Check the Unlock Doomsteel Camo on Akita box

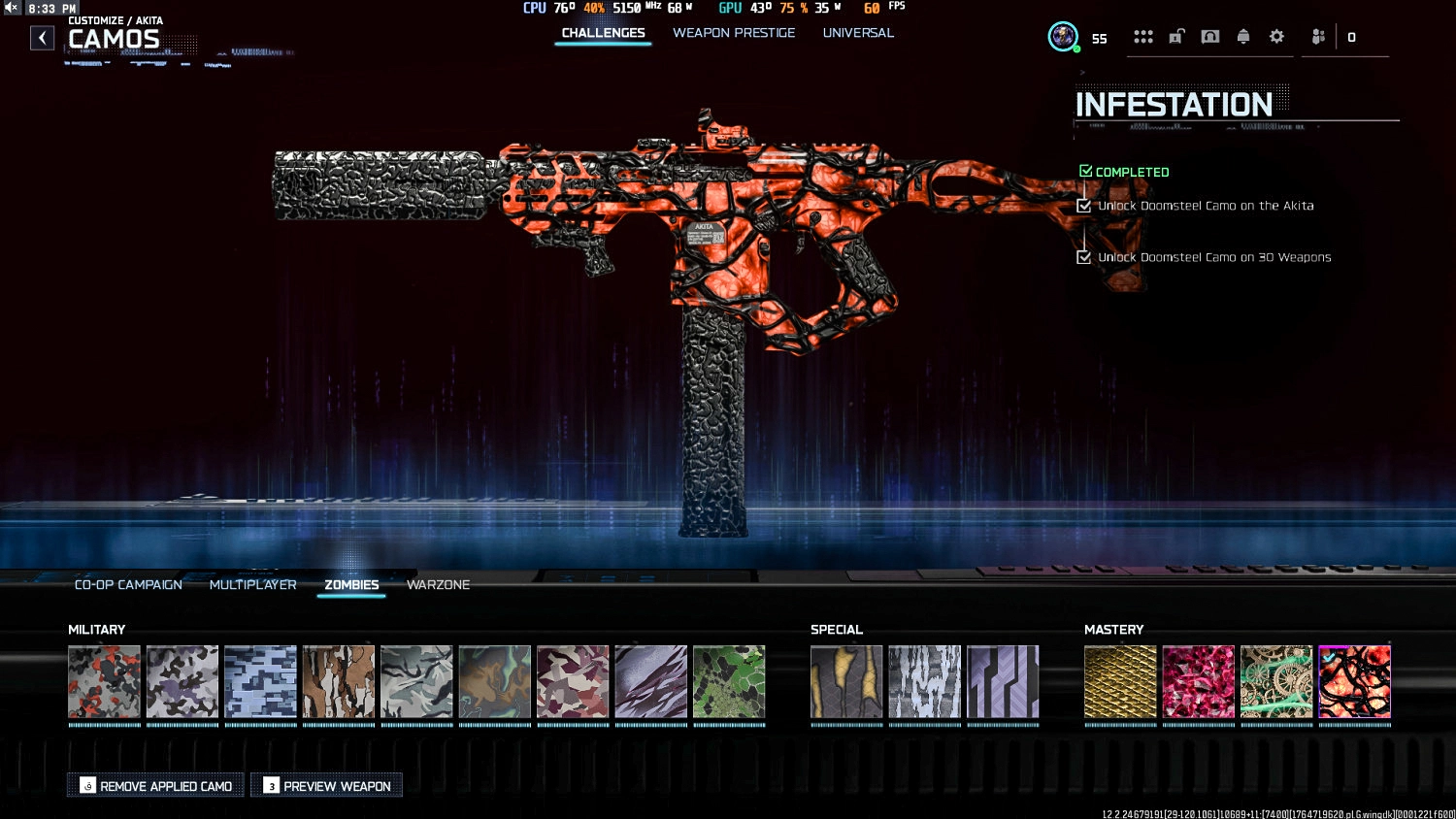click(1084, 206)
